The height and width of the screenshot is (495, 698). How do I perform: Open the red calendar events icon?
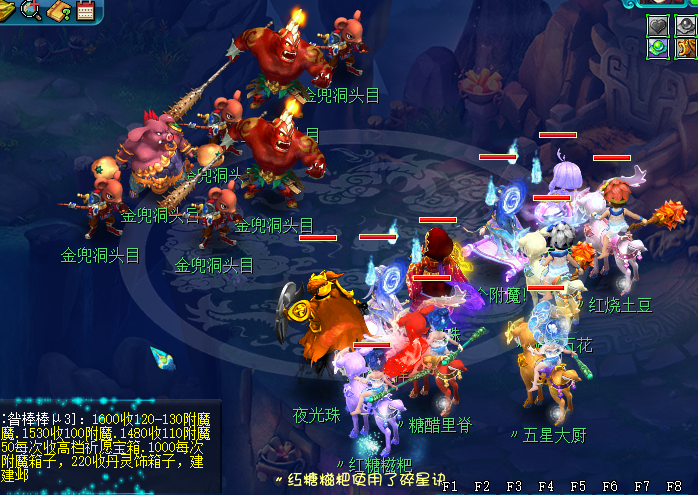pos(84,11)
